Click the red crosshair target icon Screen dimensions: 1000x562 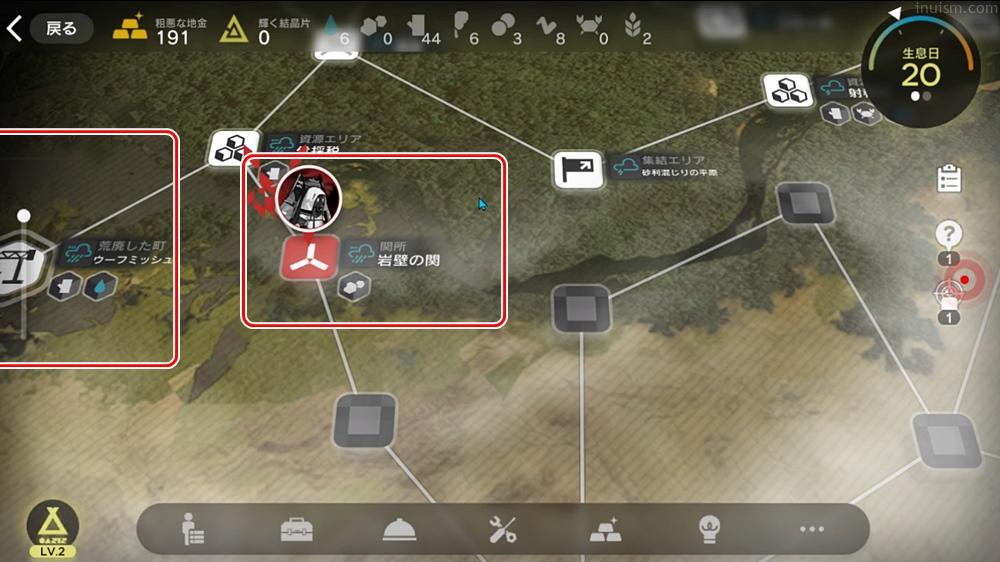click(x=963, y=281)
